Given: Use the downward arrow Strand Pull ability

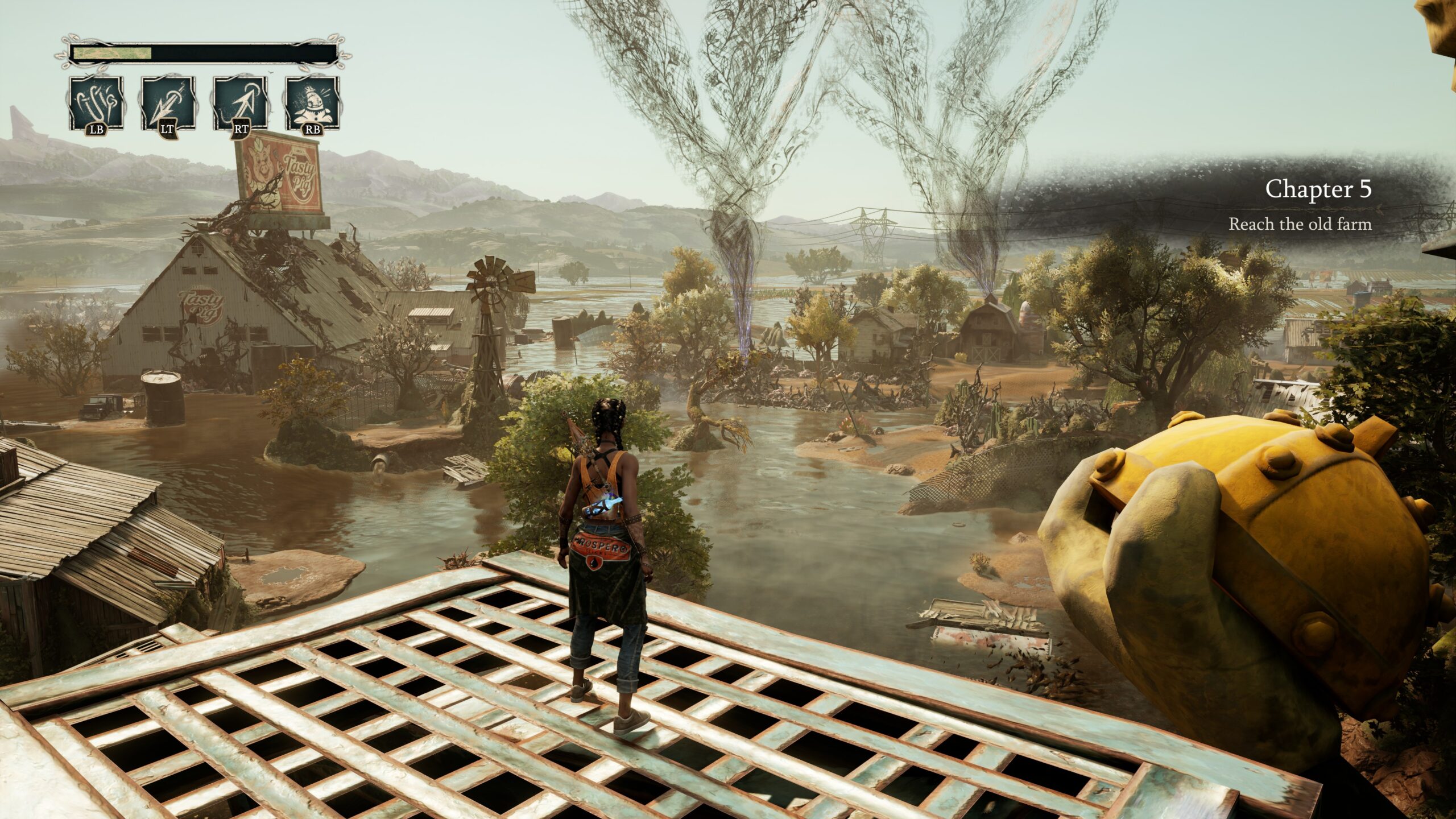Looking at the screenshot, I should [x=168, y=104].
